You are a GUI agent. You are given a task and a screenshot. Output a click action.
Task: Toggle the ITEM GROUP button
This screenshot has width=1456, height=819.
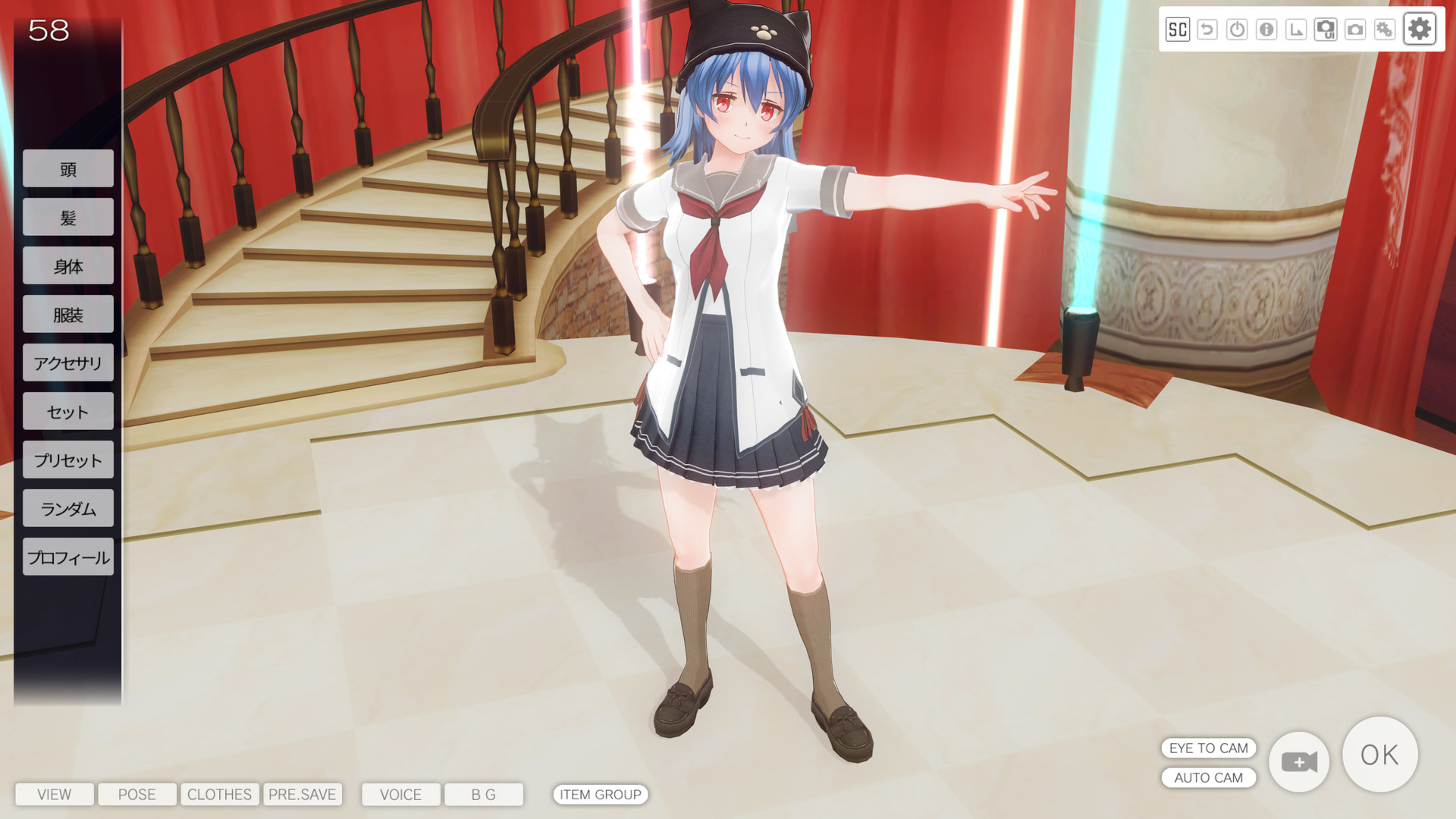pos(600,794)
